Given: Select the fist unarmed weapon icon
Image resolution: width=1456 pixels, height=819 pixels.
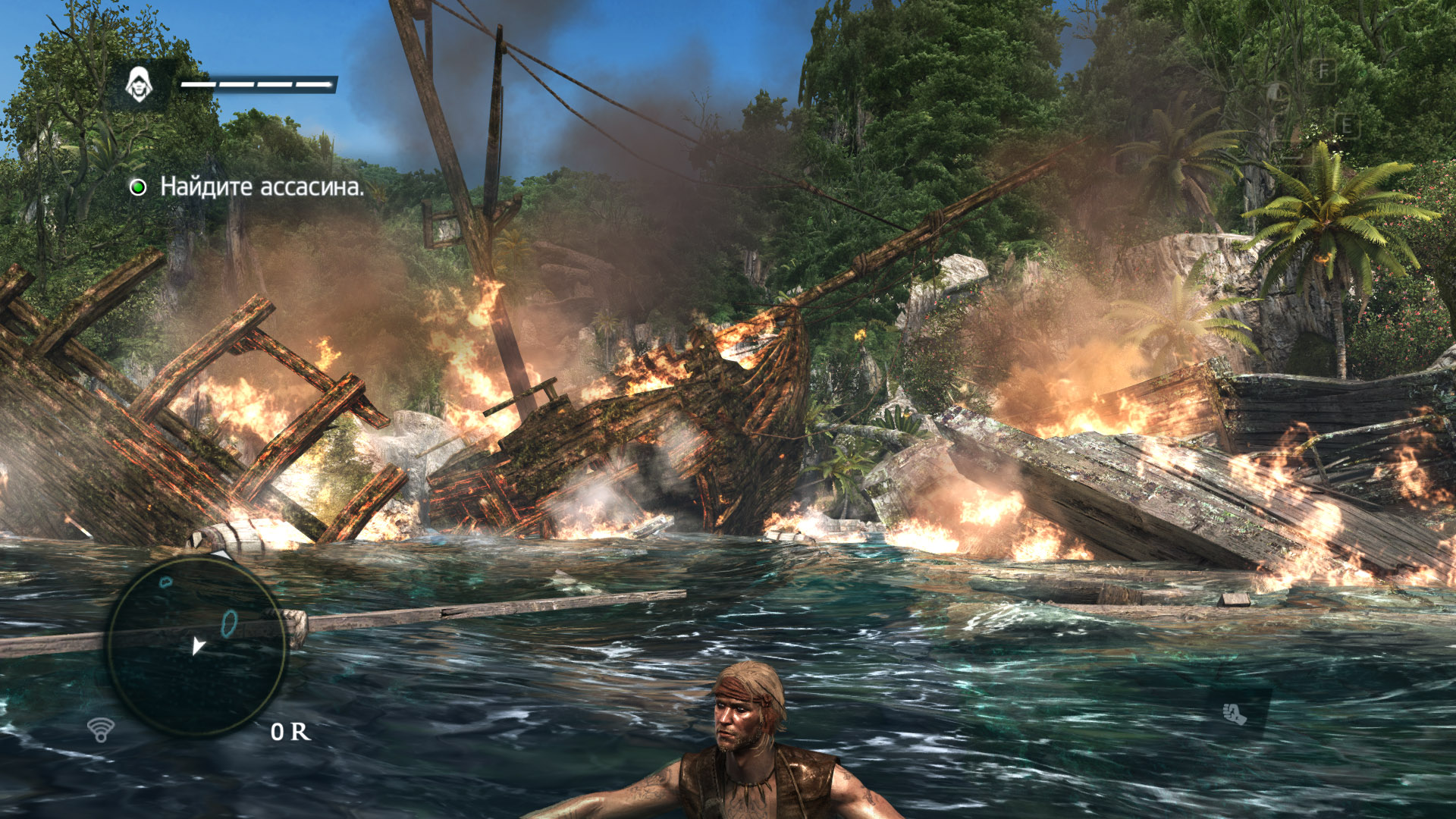Looking at the screenshot, I should point(1235,713).
